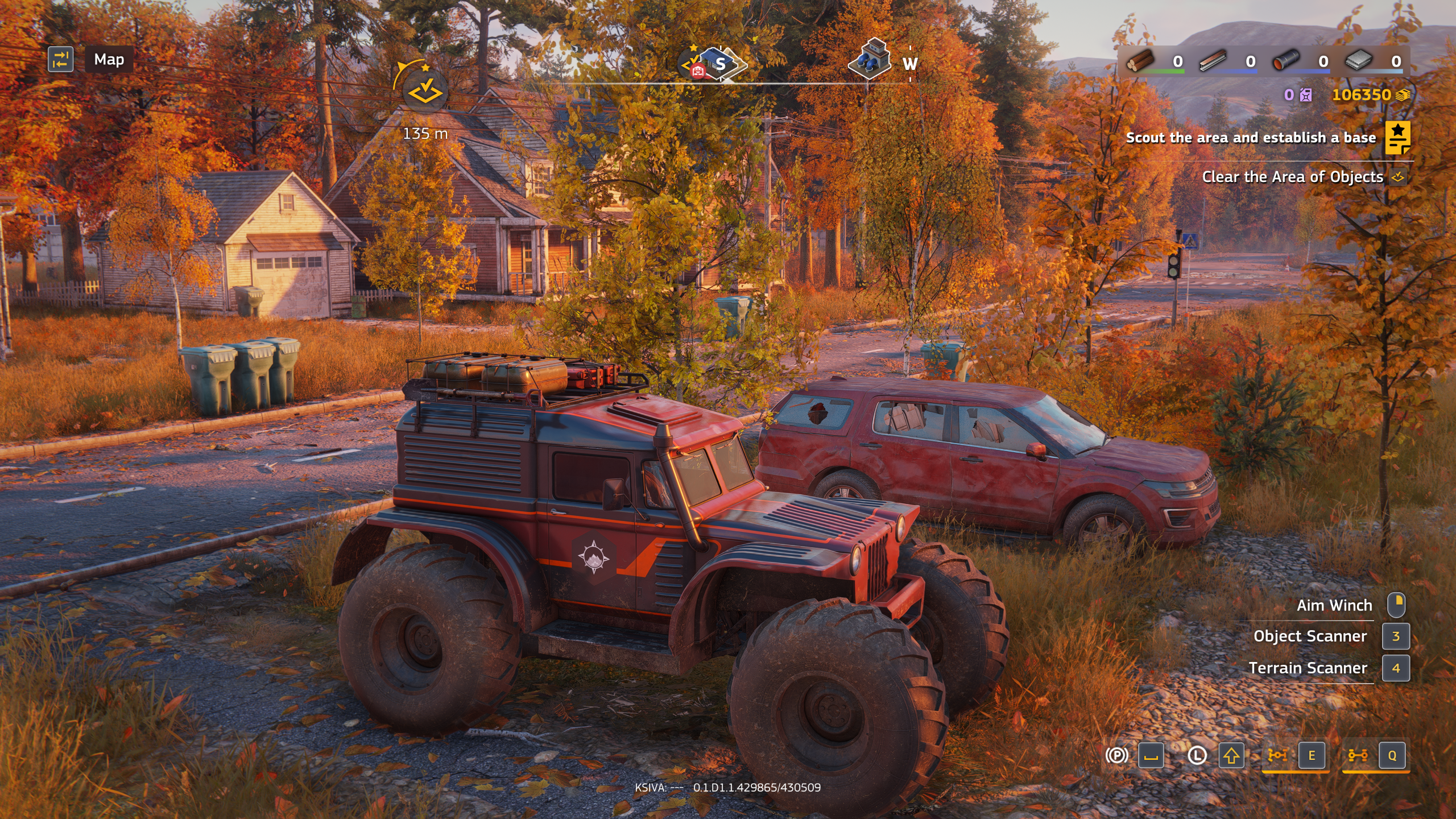Toggle the low gear indicator
The image size is (1456, 819).
tap(1197, 755)
